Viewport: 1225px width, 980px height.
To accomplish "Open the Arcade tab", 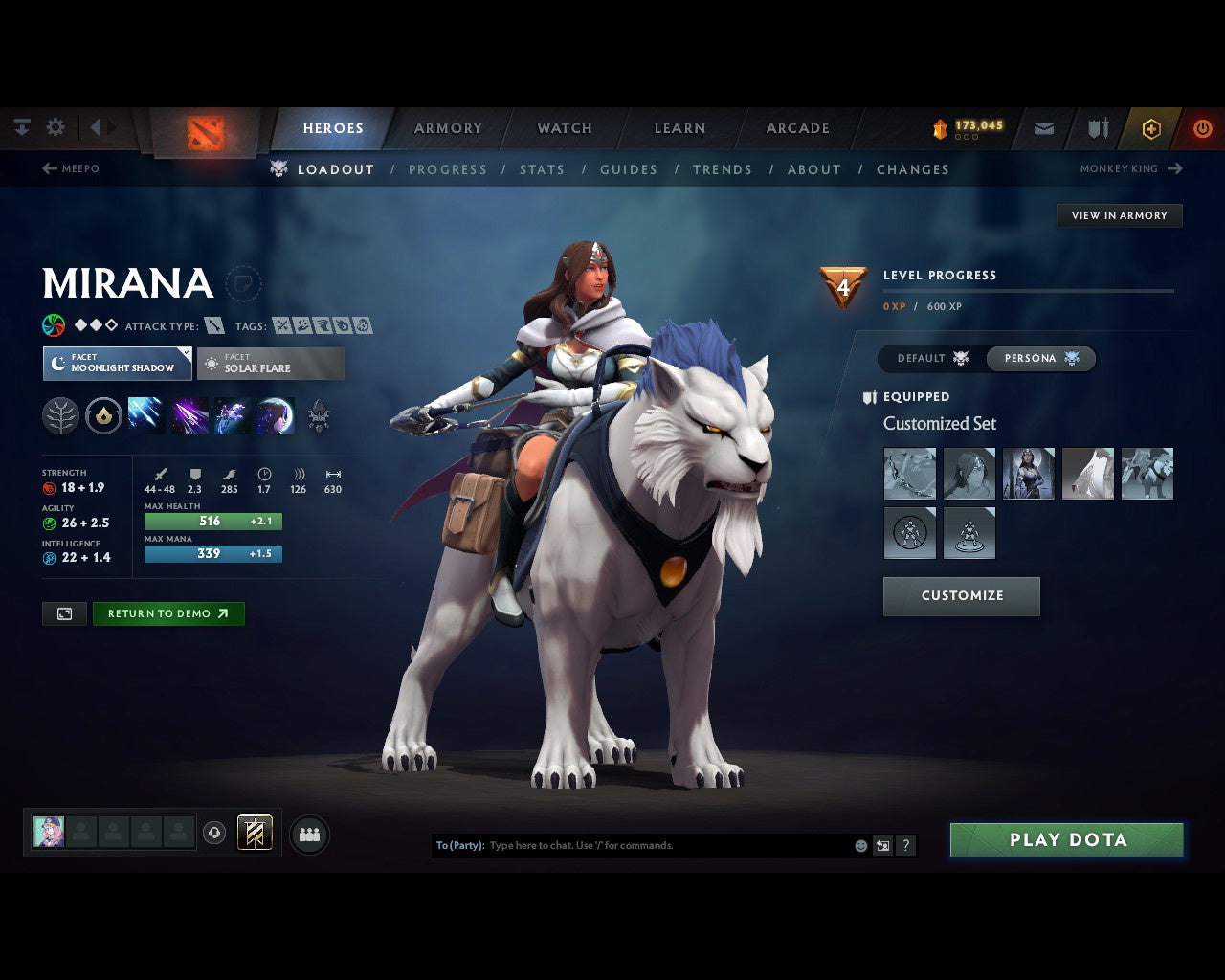I will coord(797,128).
